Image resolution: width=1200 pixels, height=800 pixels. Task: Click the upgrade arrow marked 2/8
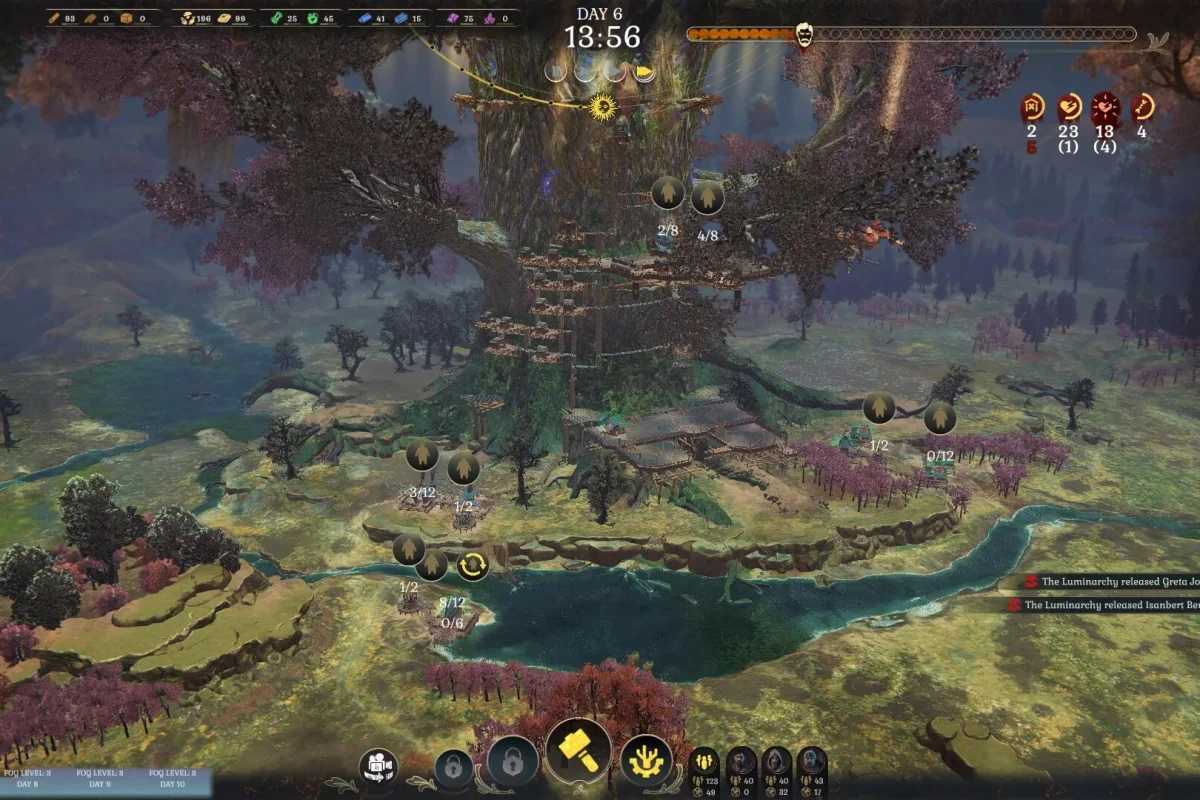[667, 193]
